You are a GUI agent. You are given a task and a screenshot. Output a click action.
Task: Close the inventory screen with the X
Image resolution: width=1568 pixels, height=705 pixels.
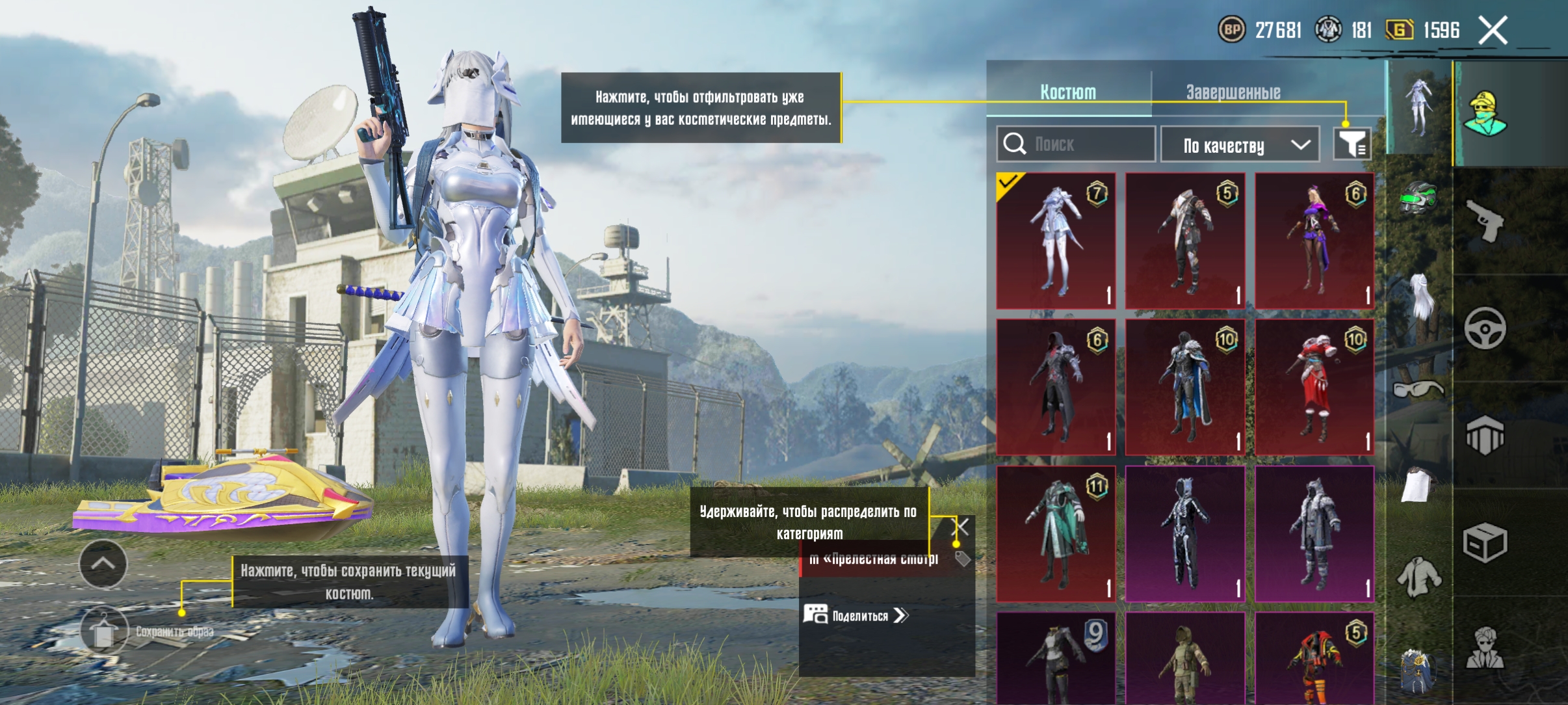(x=1493, y=31)
